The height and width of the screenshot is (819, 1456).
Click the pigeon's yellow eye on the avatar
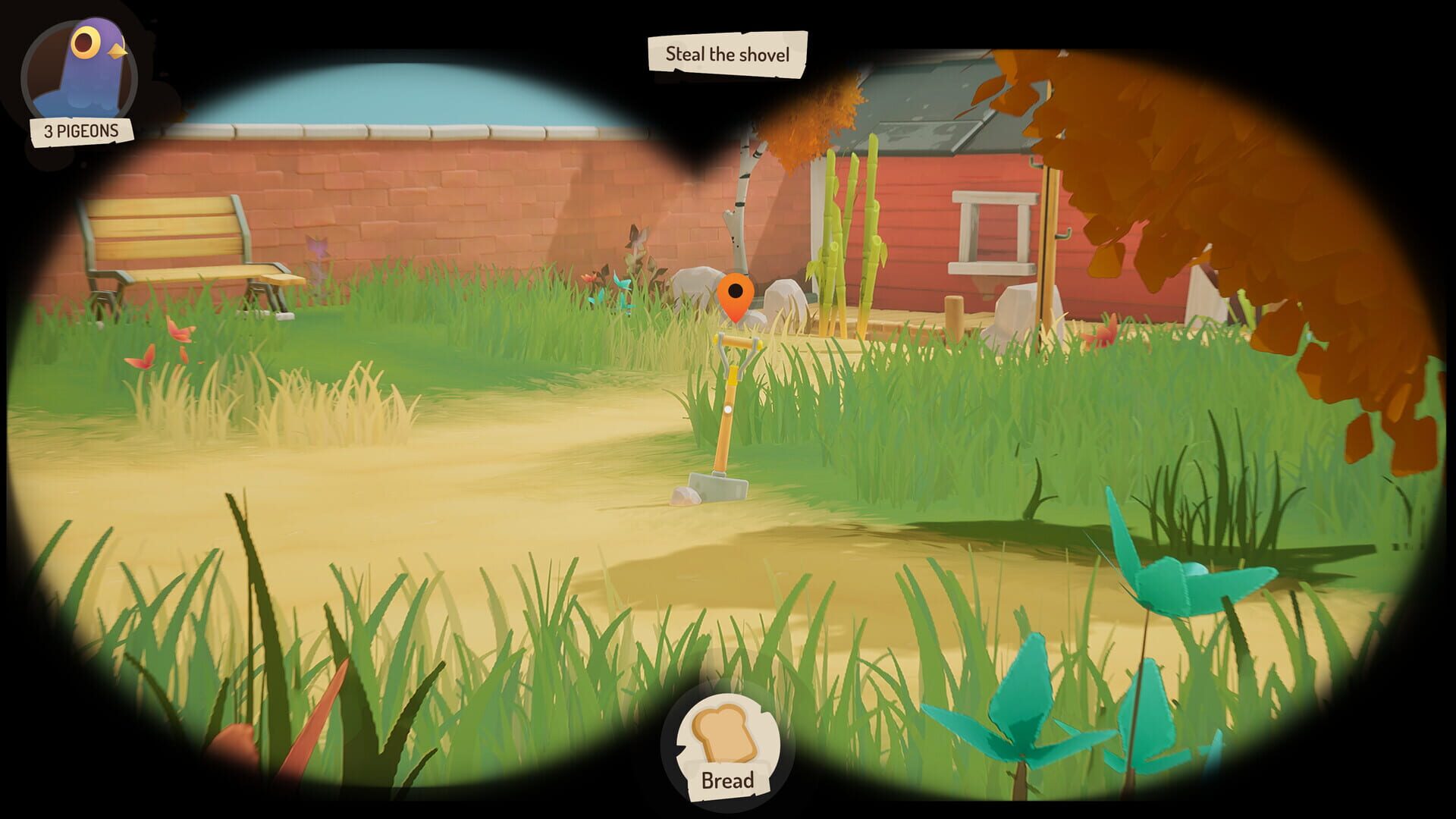(86, 42)
